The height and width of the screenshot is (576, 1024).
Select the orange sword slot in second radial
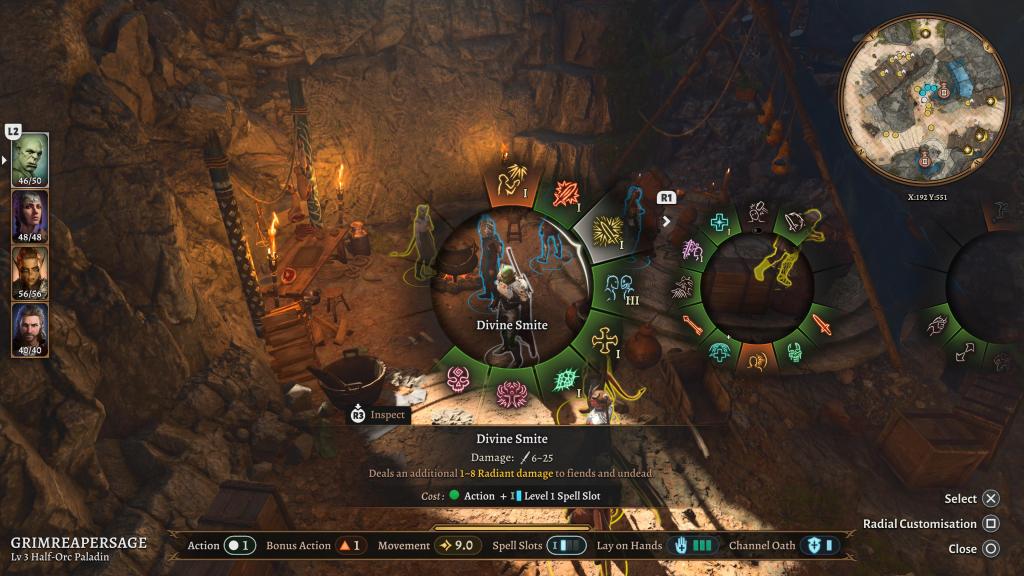pos(822,323)
